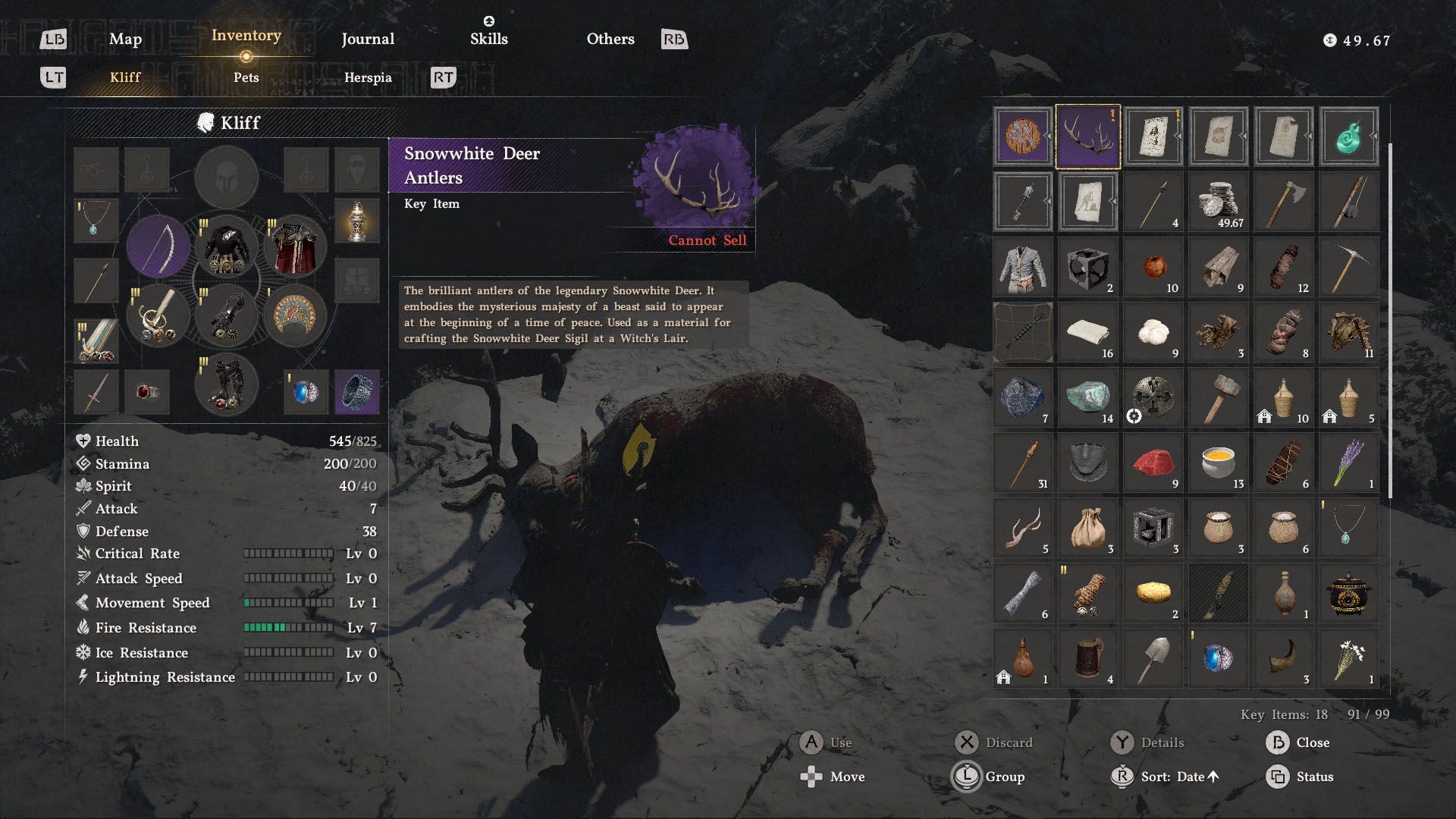Pick the raw red meat slot
This screenshot has height=819, width=1456.
point(1153,463)
